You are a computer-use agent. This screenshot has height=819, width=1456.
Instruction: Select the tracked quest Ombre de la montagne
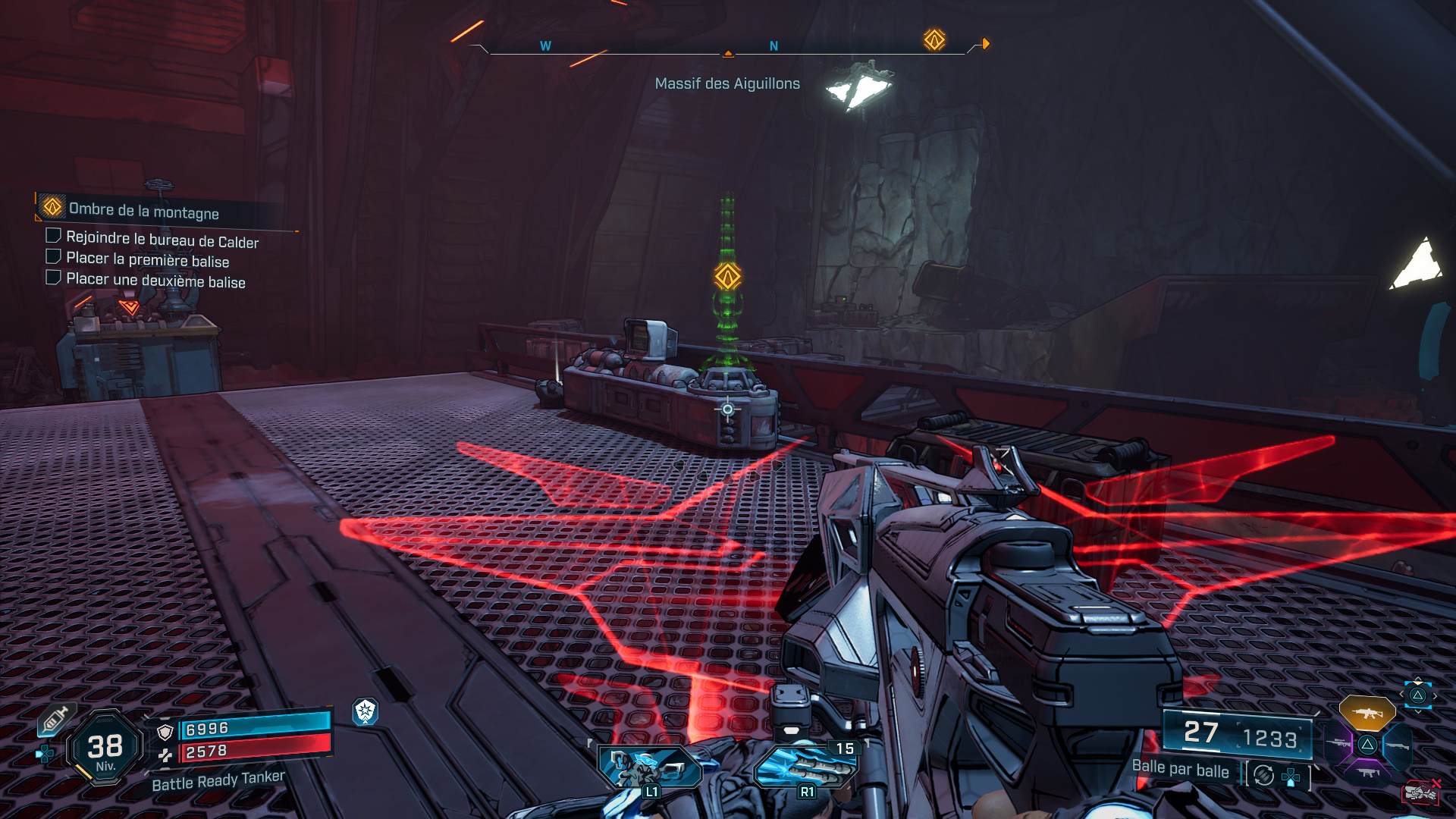[x=143, y=211]
